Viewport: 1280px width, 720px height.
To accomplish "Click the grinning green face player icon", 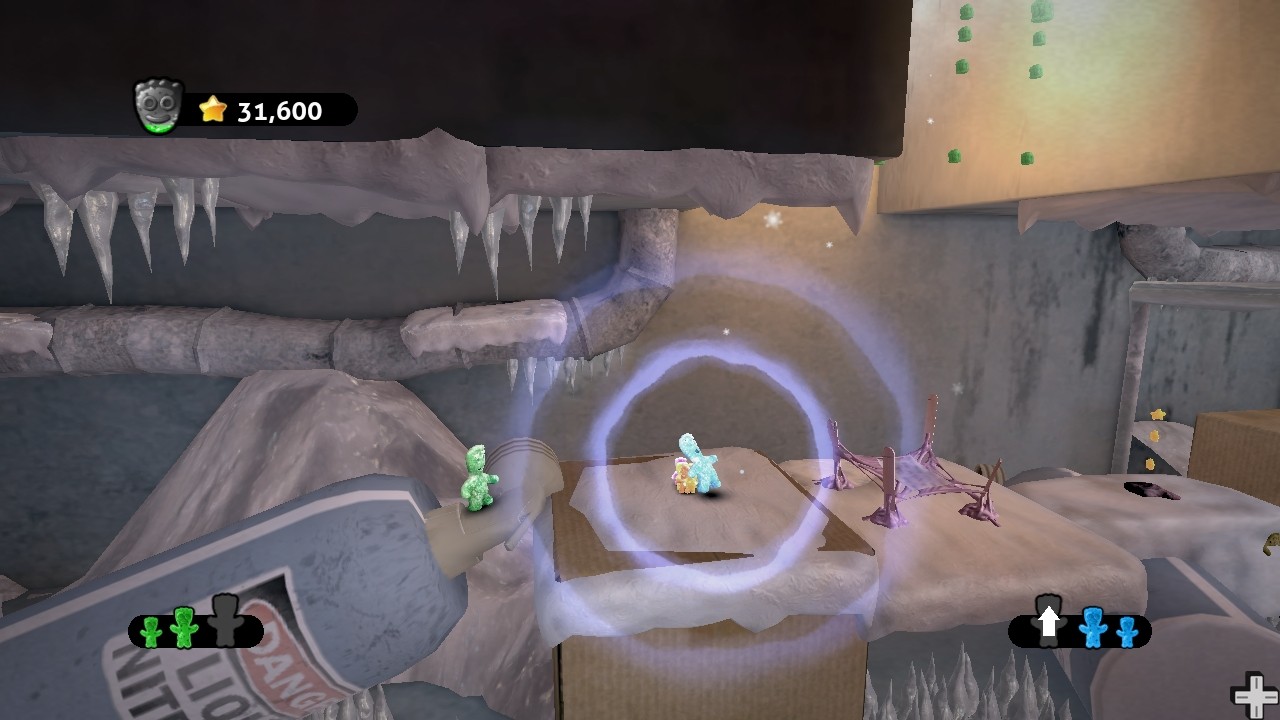I will point(158,106).
